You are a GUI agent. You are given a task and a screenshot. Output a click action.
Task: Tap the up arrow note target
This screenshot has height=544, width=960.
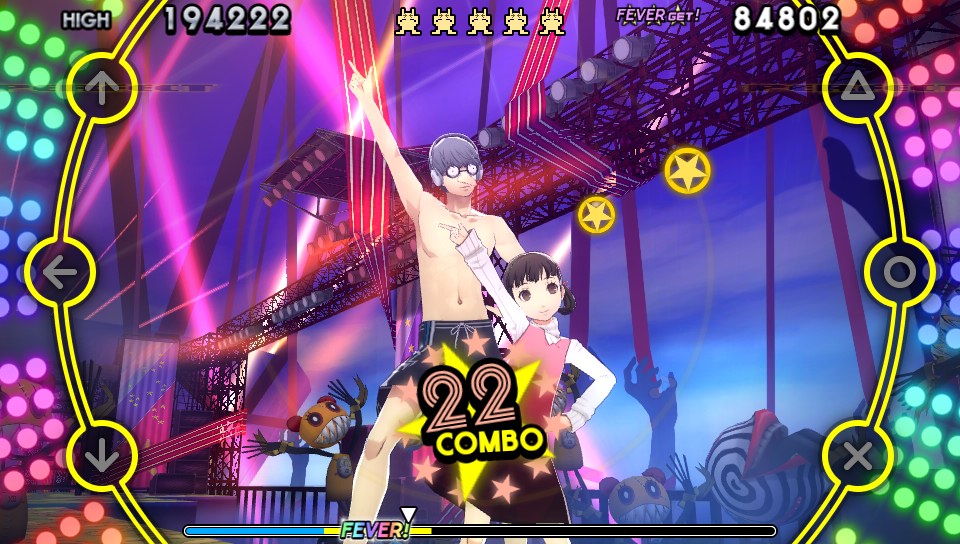pos(100,88)
